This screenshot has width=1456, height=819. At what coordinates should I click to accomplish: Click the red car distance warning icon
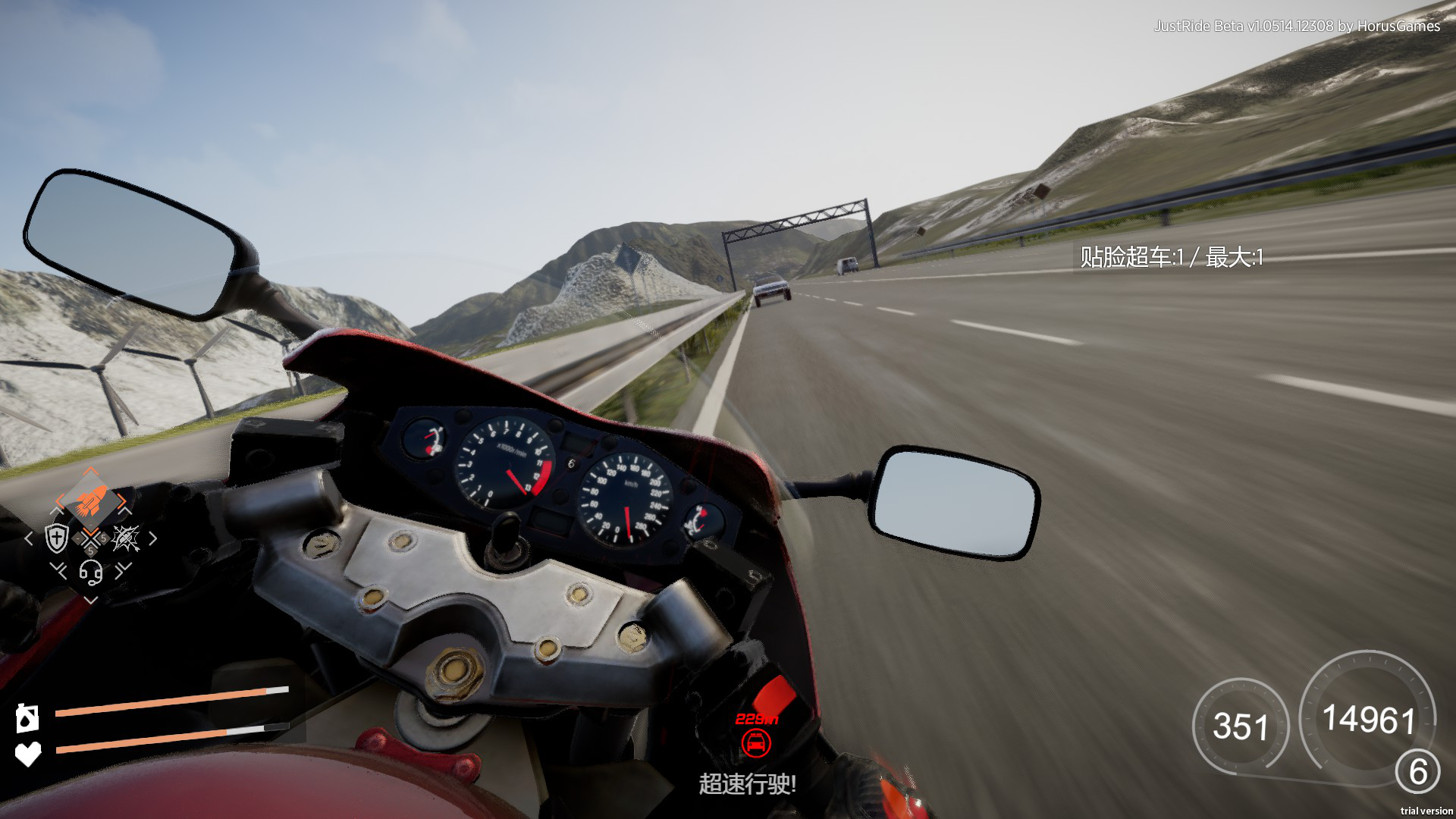(755, 743)
